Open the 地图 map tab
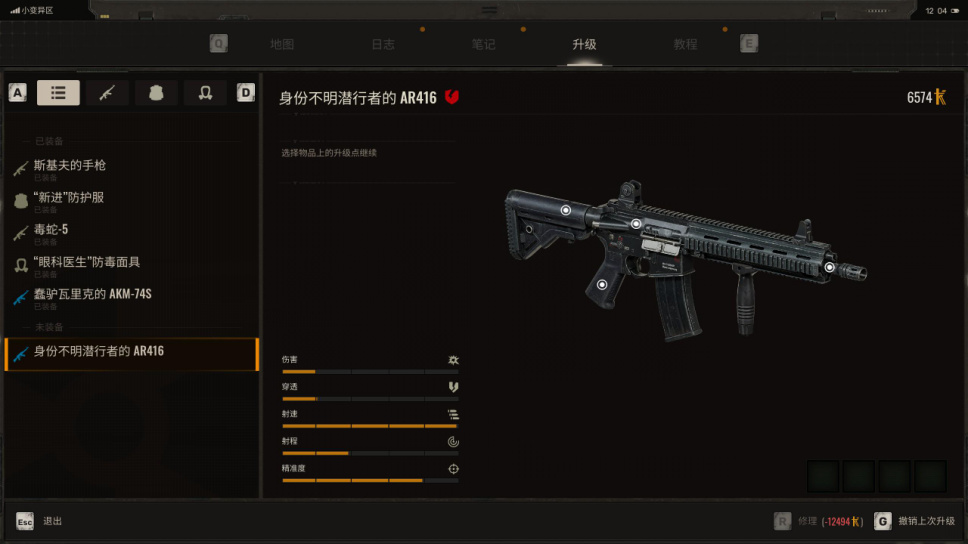The image size is (968, 544). (282, 44)
